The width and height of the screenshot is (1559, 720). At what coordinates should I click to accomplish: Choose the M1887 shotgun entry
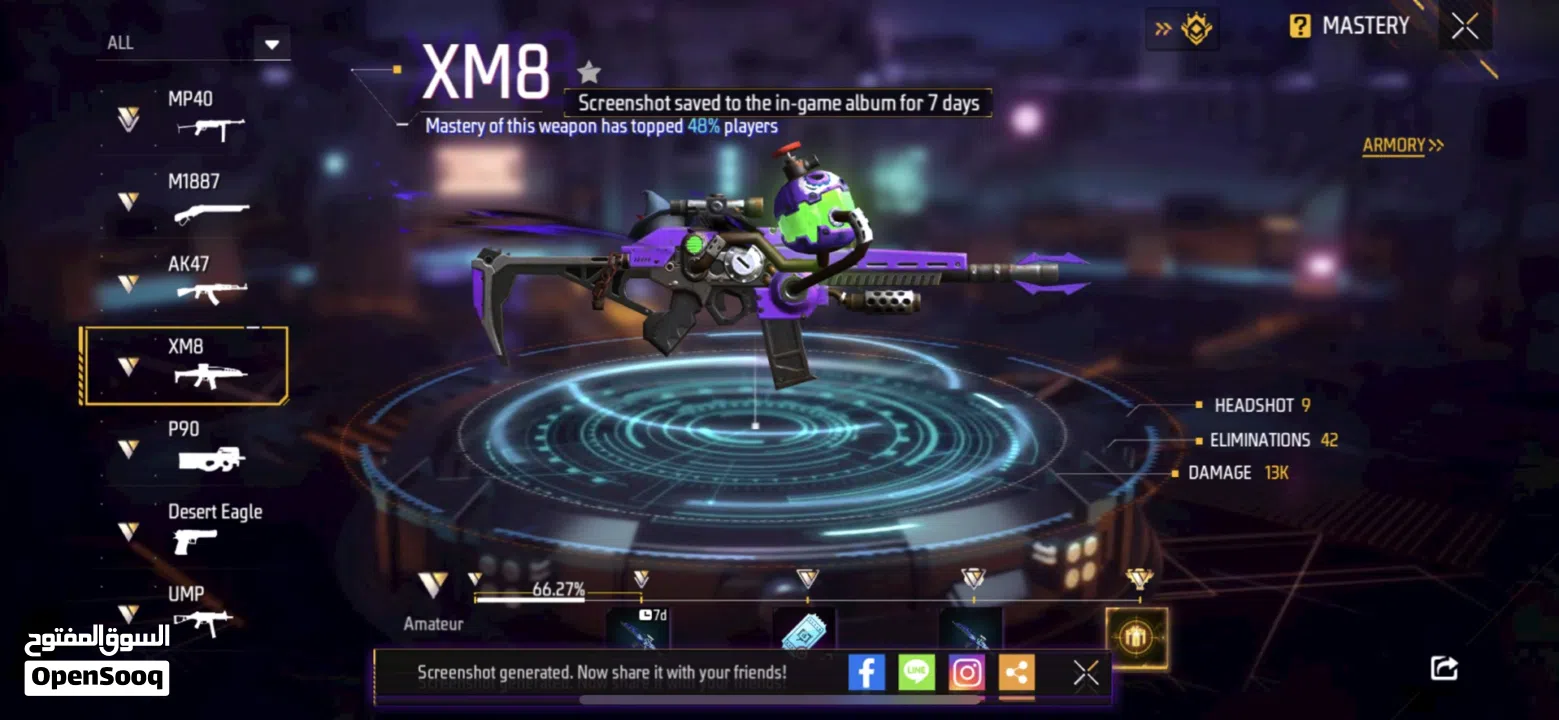[x=191, y=198]
